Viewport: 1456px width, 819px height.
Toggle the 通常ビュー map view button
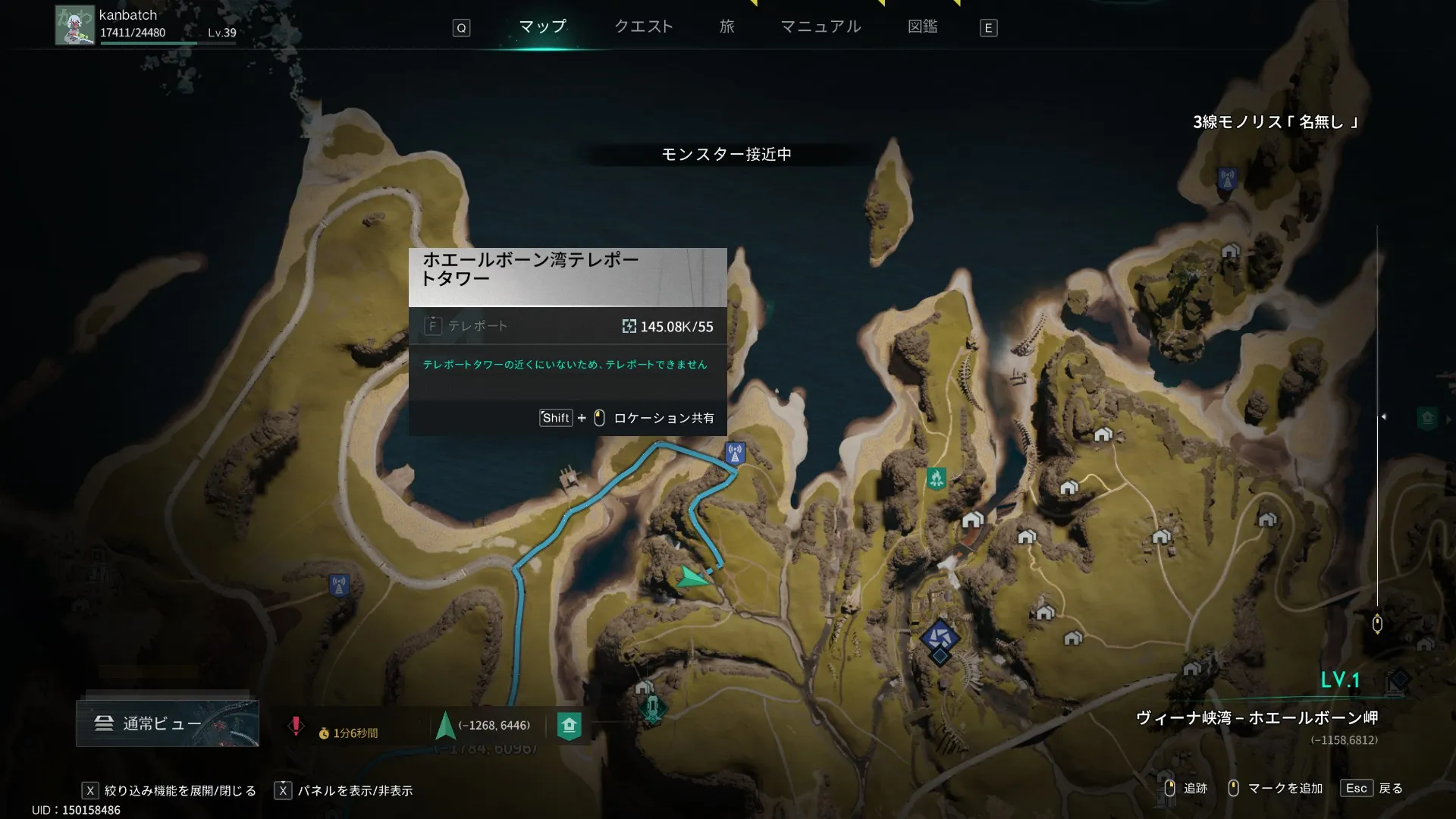pyautogui.click(x=167, y=723)
